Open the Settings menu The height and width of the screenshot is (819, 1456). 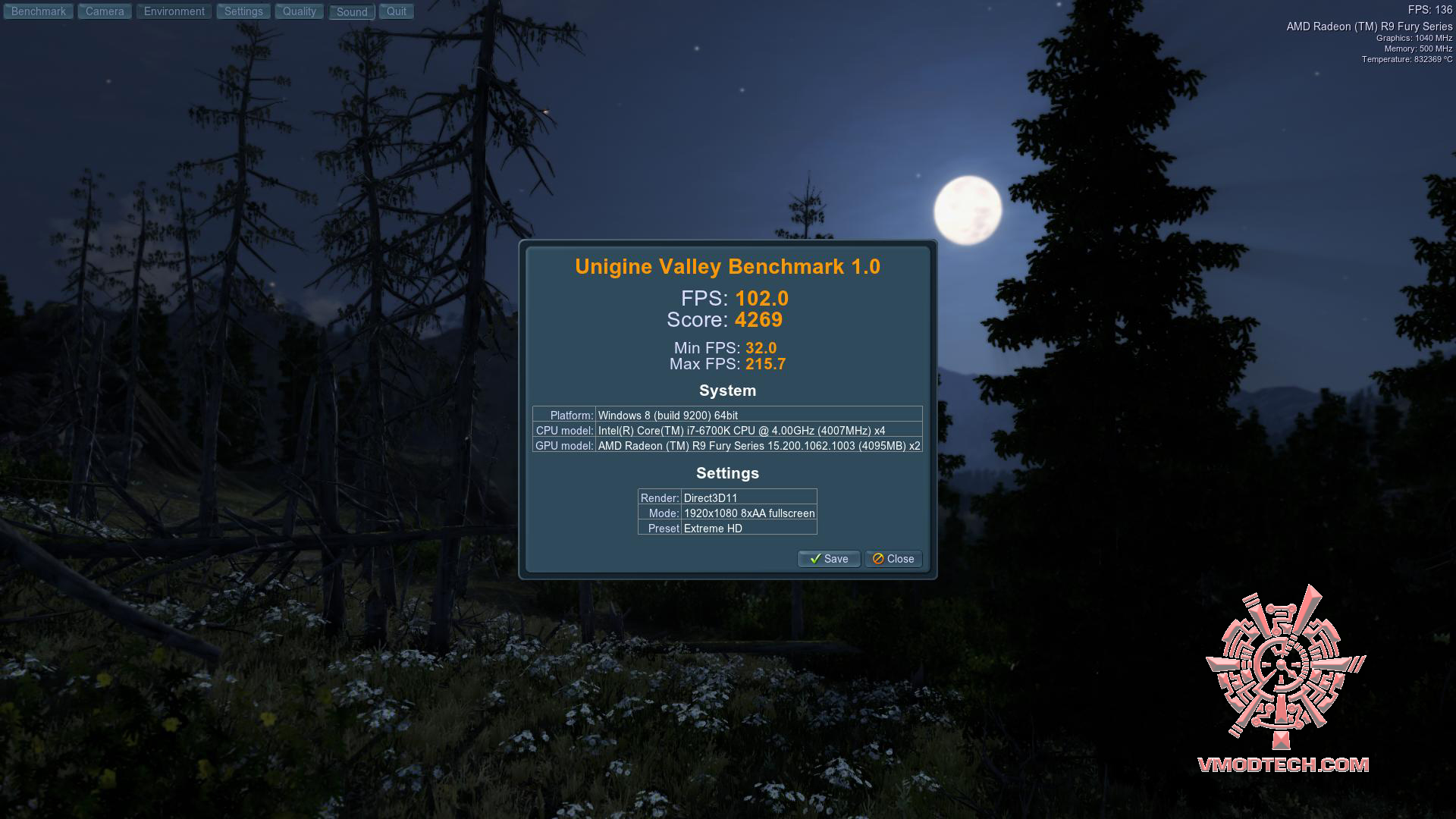point(243,11)
